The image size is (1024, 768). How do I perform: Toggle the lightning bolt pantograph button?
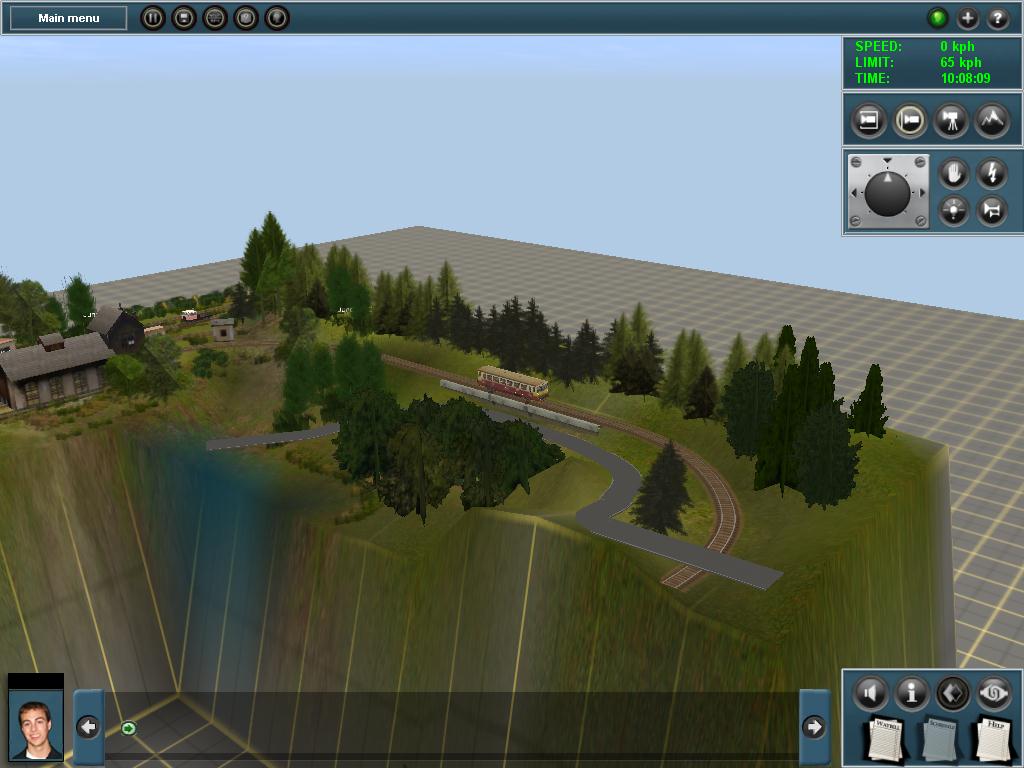991,173
